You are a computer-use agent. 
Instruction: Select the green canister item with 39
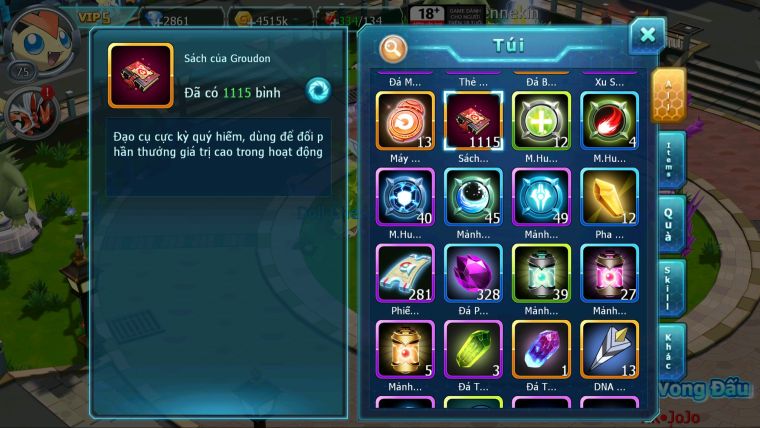(541, 273)
